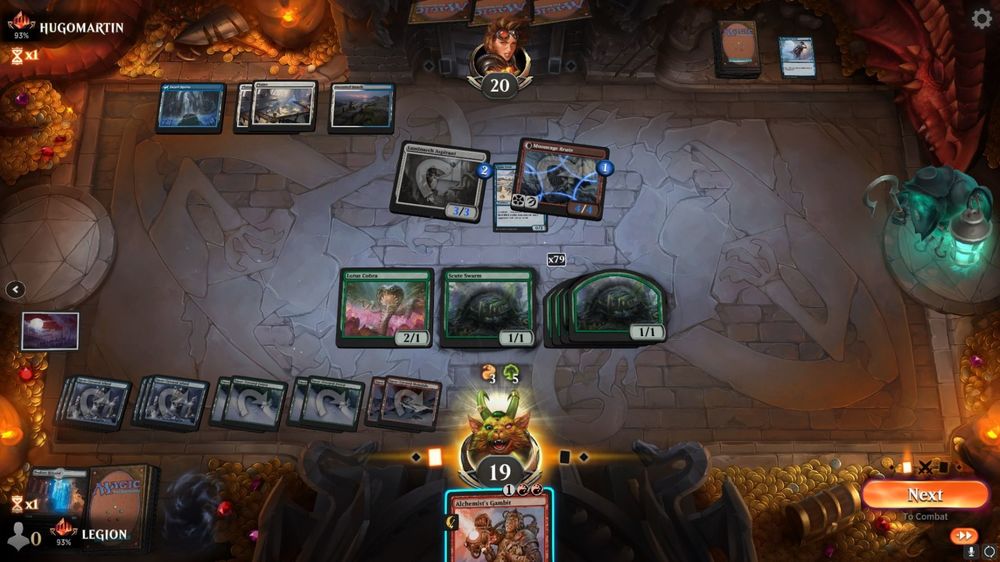The image size is (1000, 562).
Task: Toggle the microphone icon
Action: click(x=970, y=552)
